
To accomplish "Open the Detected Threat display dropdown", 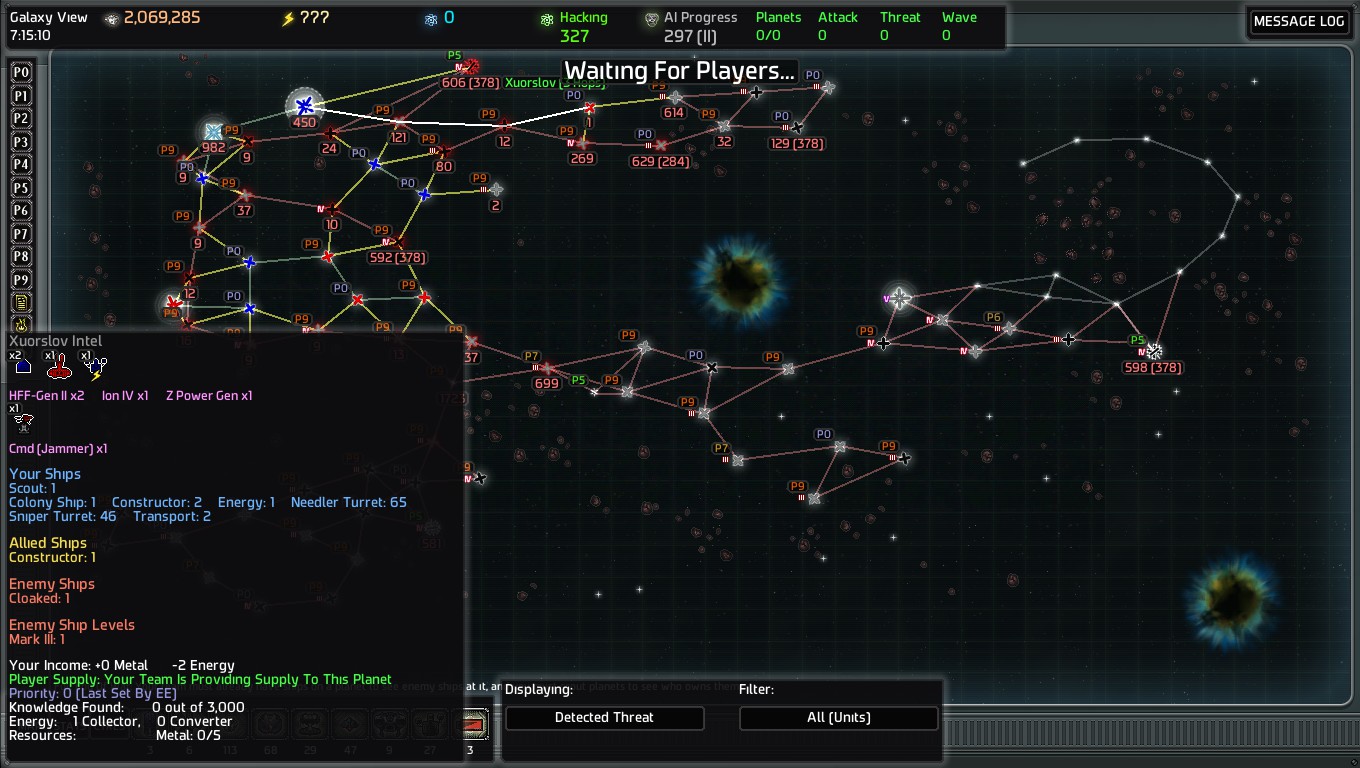I will click(604, 717).
